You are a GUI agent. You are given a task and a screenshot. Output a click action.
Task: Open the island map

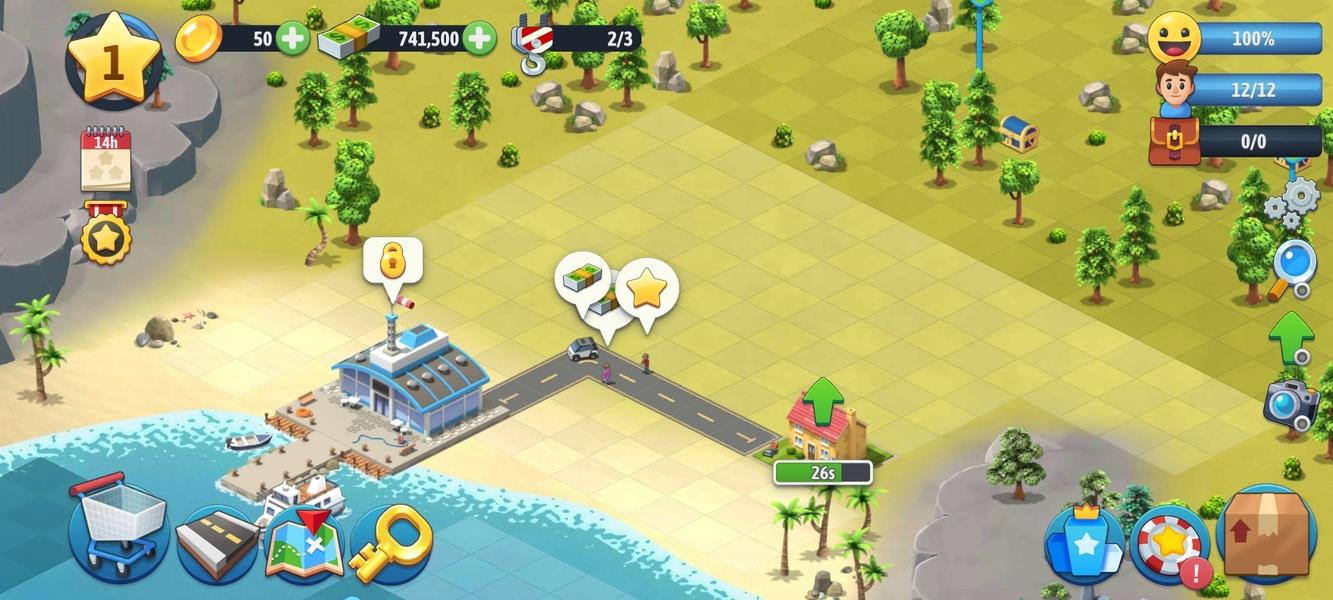(304, 545)
